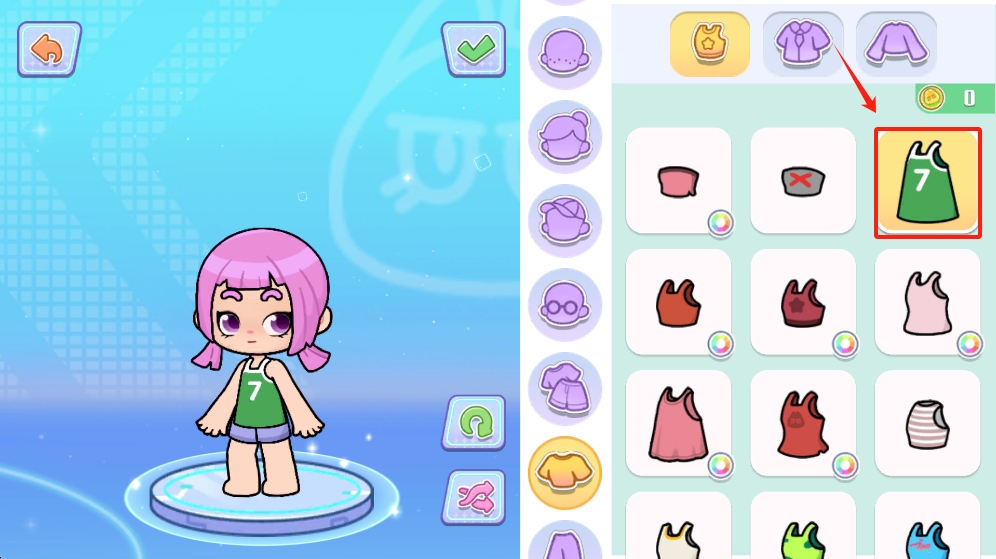Select the light pink tank top
The image size is (996, 559).
927,302
